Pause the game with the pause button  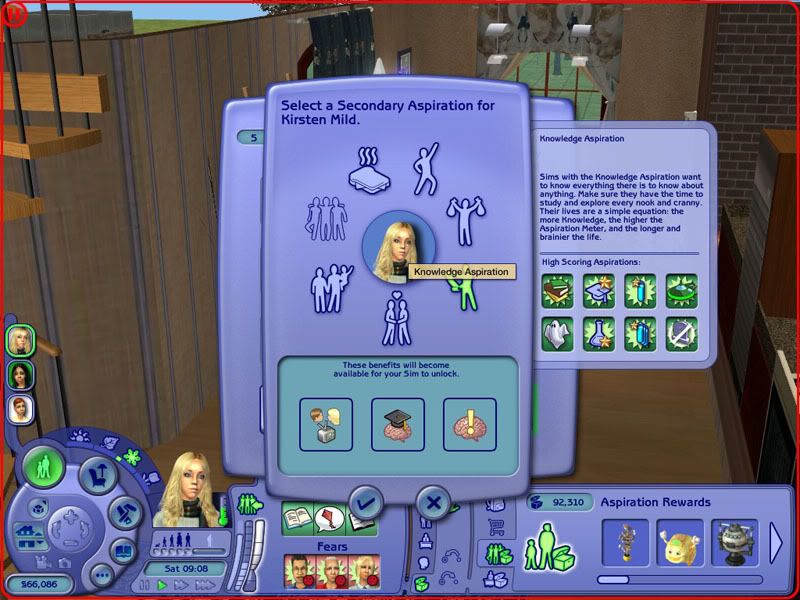point(146,584)
